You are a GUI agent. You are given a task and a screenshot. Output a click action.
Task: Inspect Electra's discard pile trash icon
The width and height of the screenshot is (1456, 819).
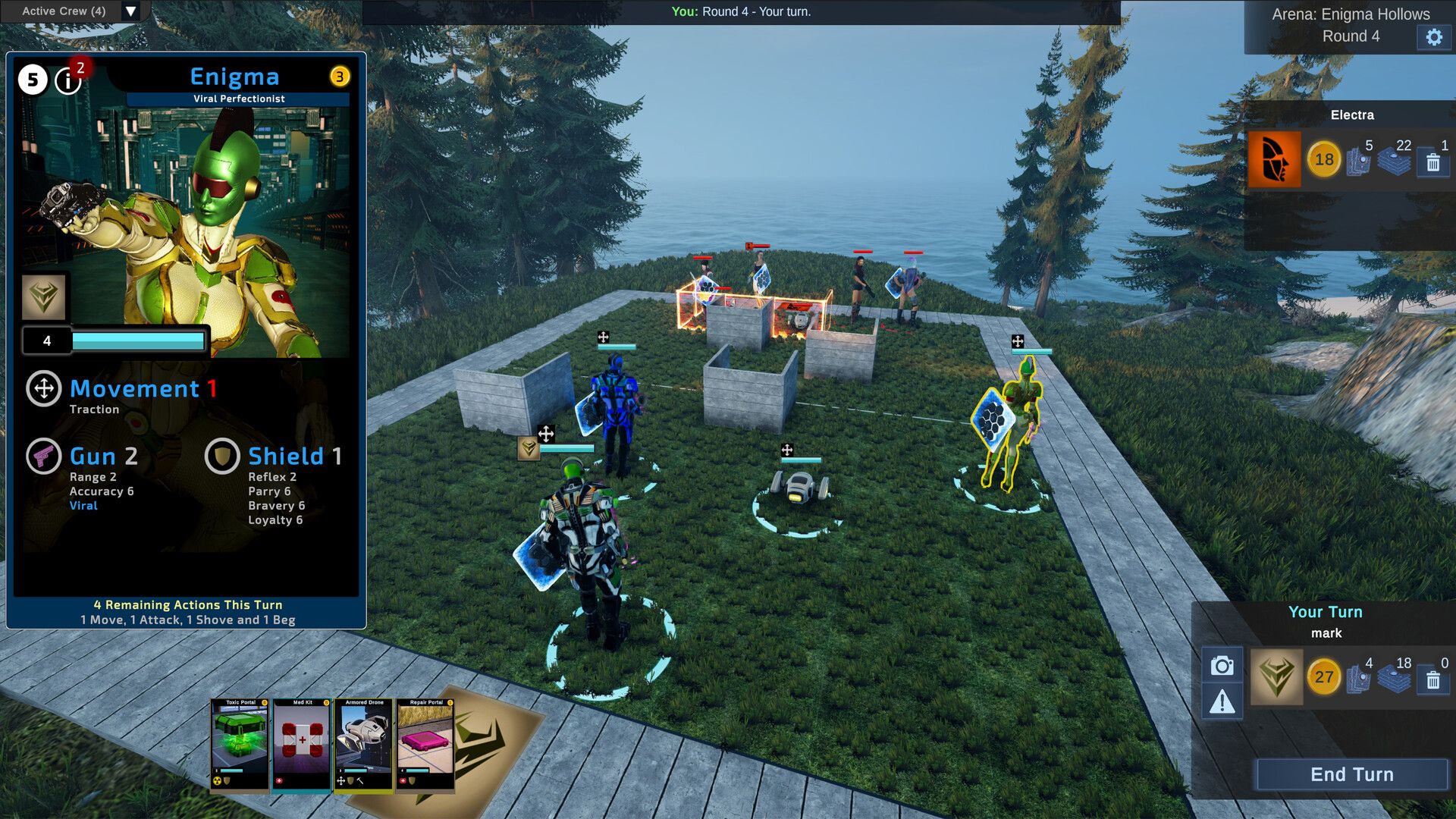coord(1432,162)
